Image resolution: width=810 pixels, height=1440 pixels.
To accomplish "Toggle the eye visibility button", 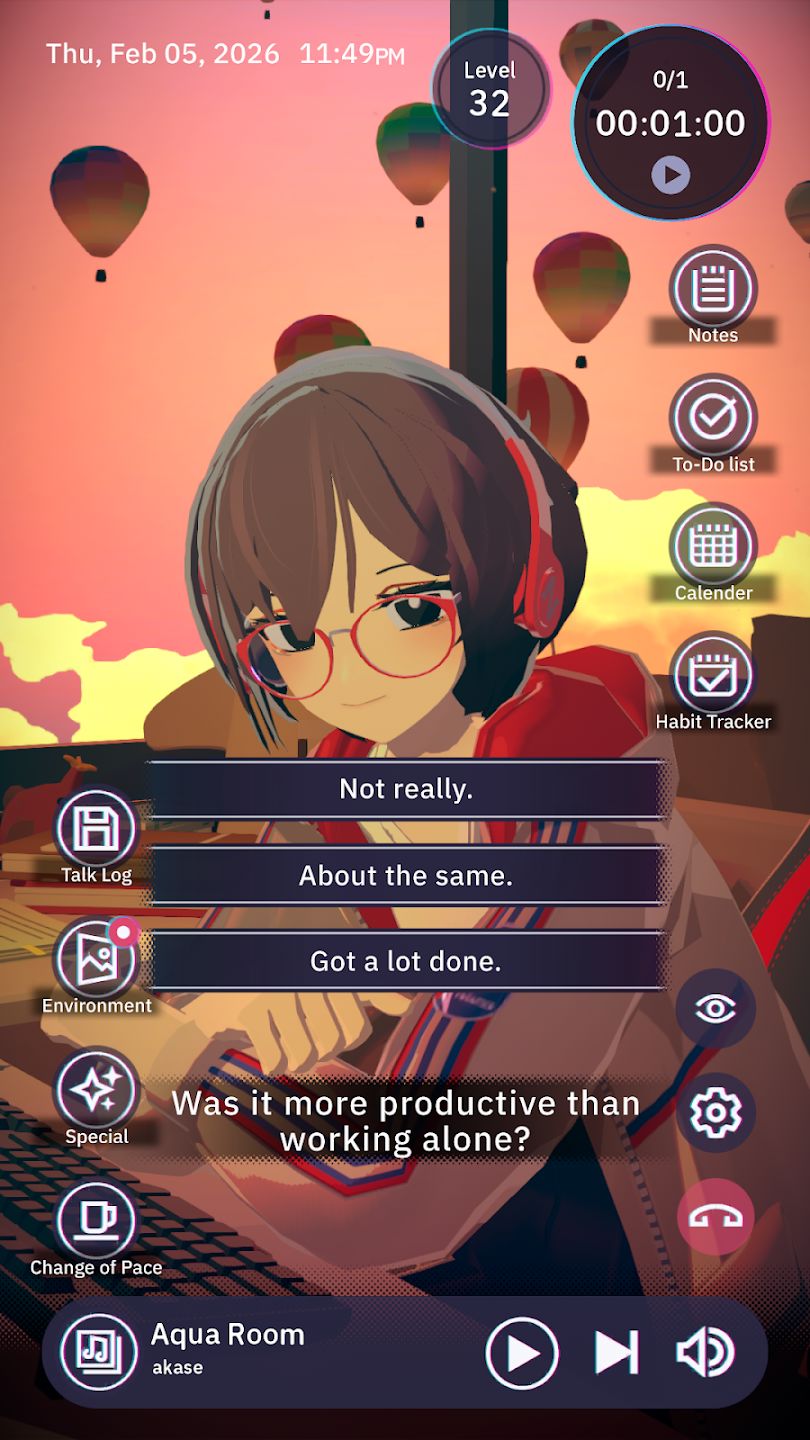I will (x=715, y=1008).
